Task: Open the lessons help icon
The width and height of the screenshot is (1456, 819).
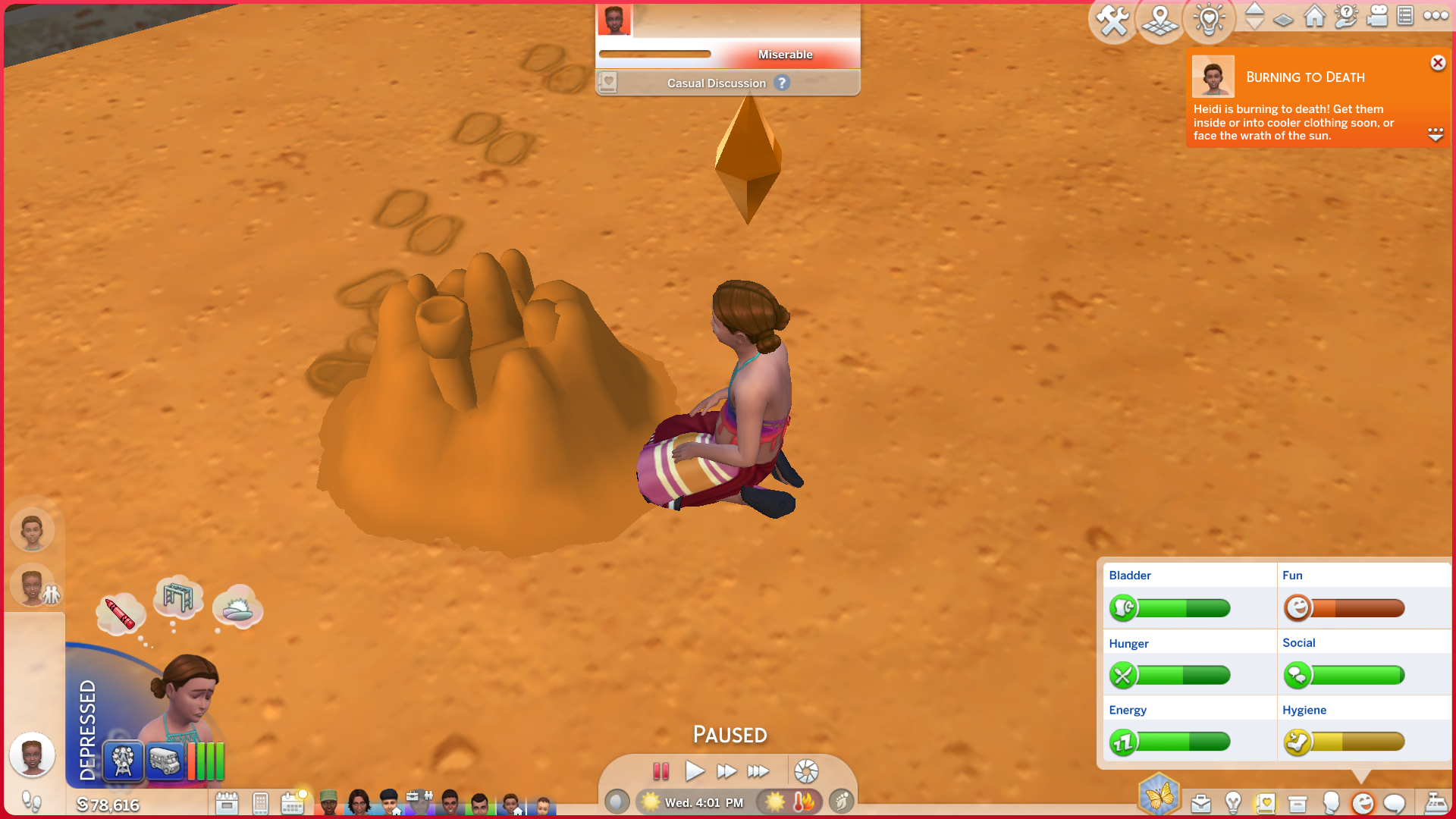Action: [1346, 16]
